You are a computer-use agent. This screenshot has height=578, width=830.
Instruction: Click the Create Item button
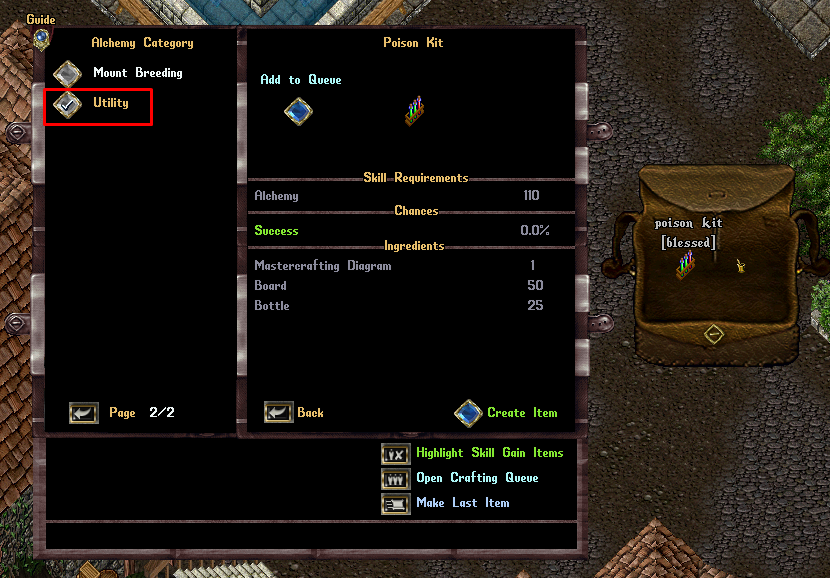(468, 413)
